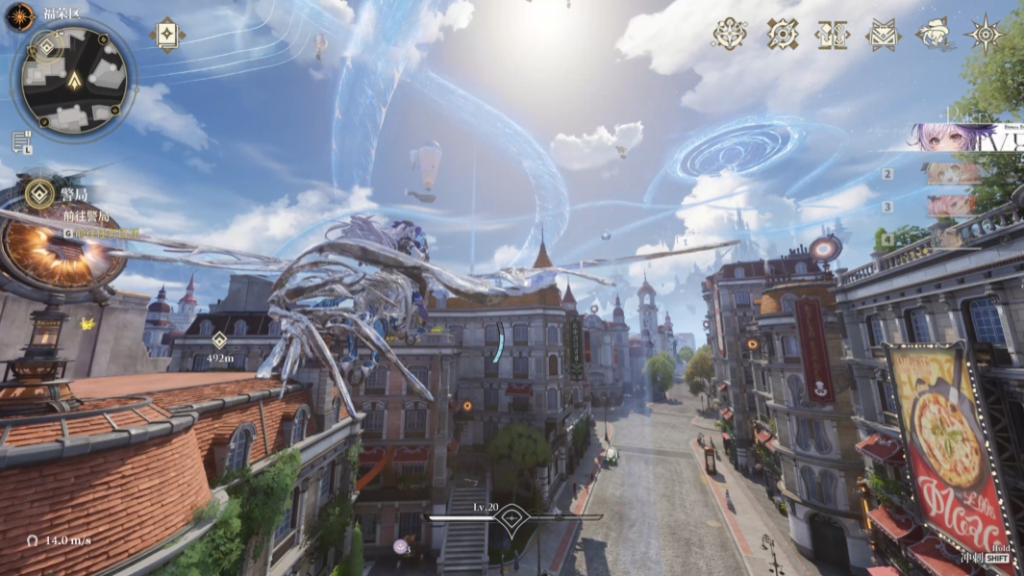Open the envelope-shaped crest icon
Viewport: 1024px width, 576px height.
click(883, 33)
